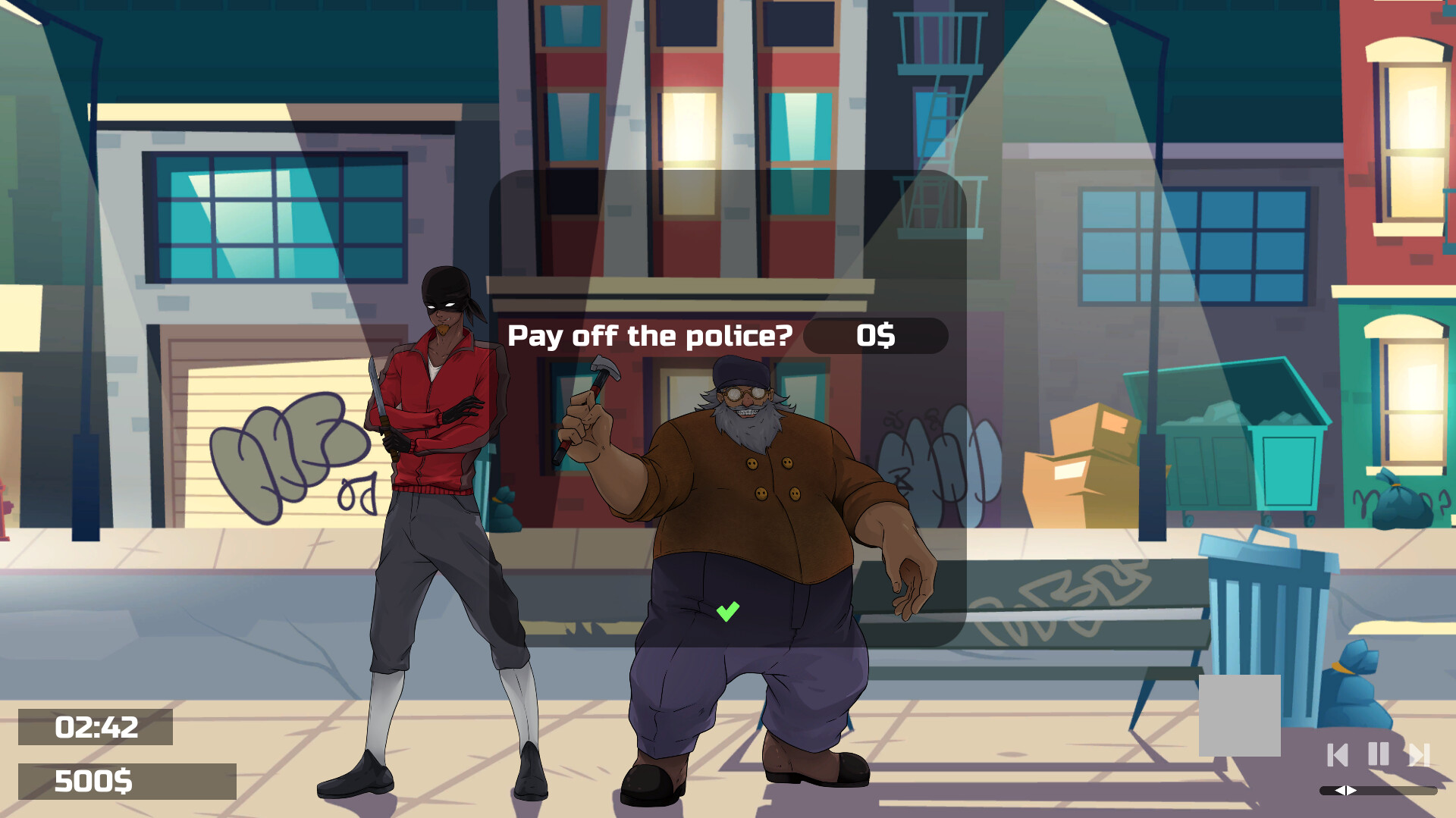Viewport: 1456px width, 818px height.
Task: Click the timer showing 02:42
Action: [96, 728]
